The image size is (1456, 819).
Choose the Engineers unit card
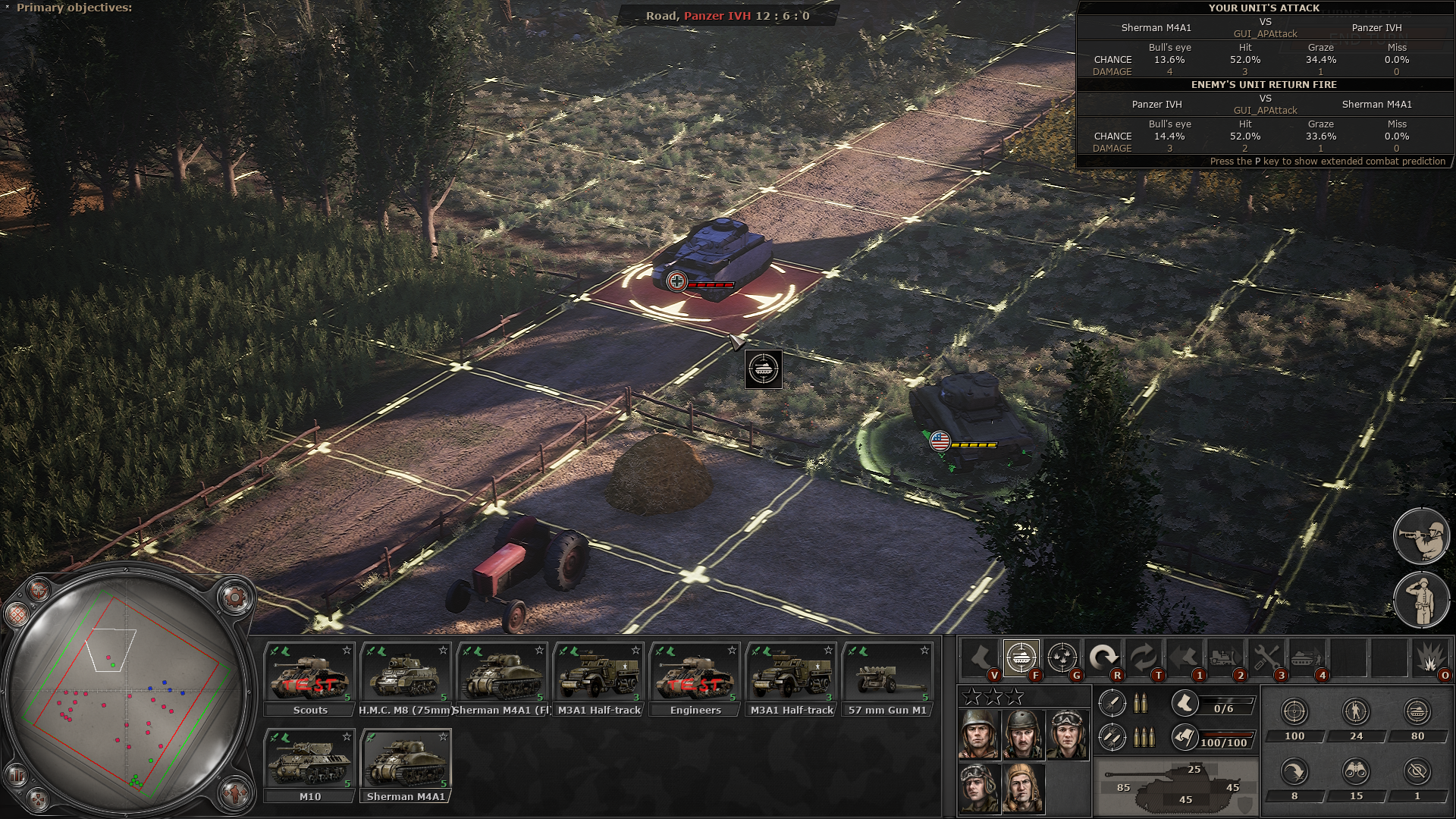point(695,679)
